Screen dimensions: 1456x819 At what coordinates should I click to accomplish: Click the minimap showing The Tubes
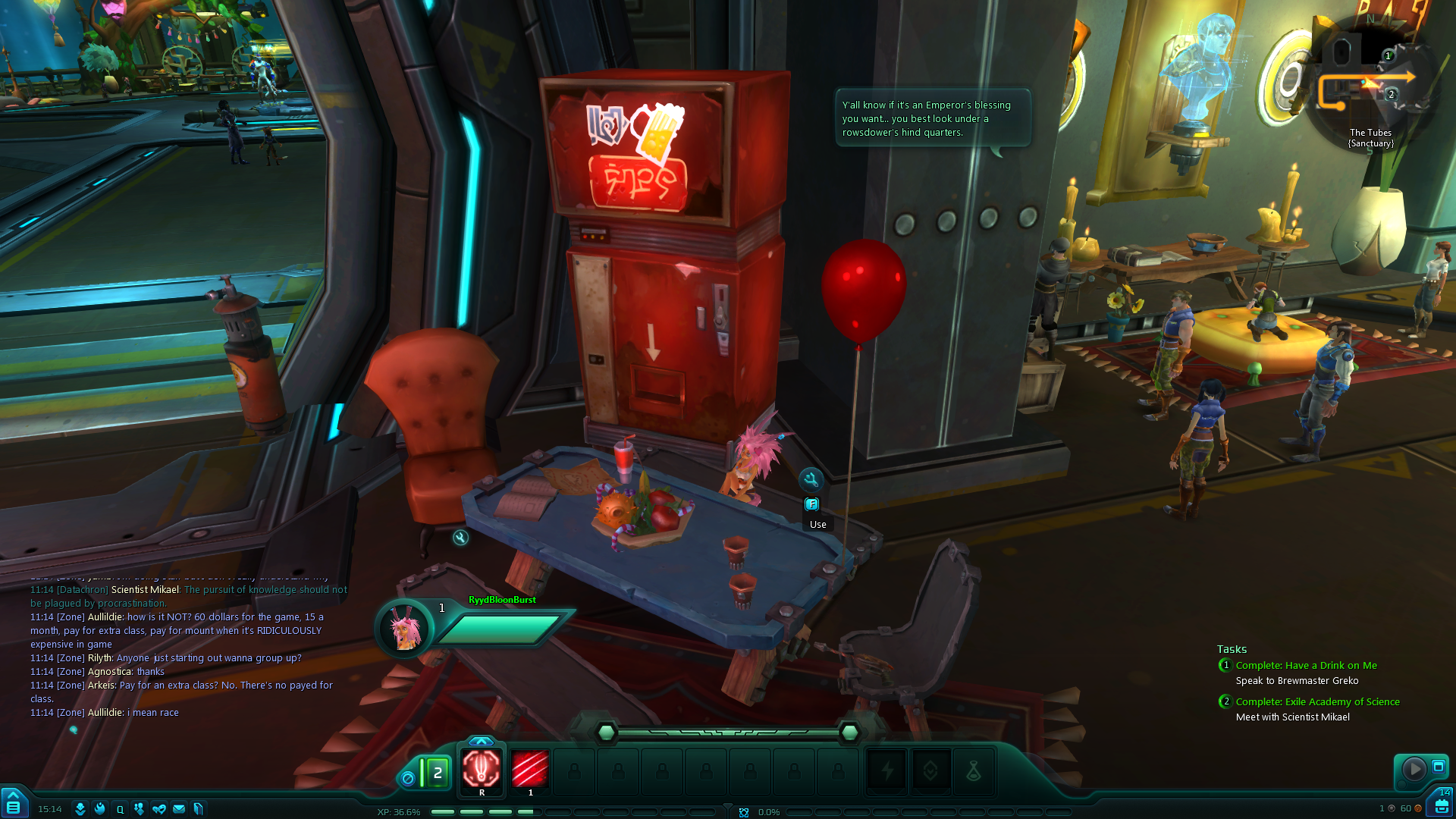point(1370,85)
